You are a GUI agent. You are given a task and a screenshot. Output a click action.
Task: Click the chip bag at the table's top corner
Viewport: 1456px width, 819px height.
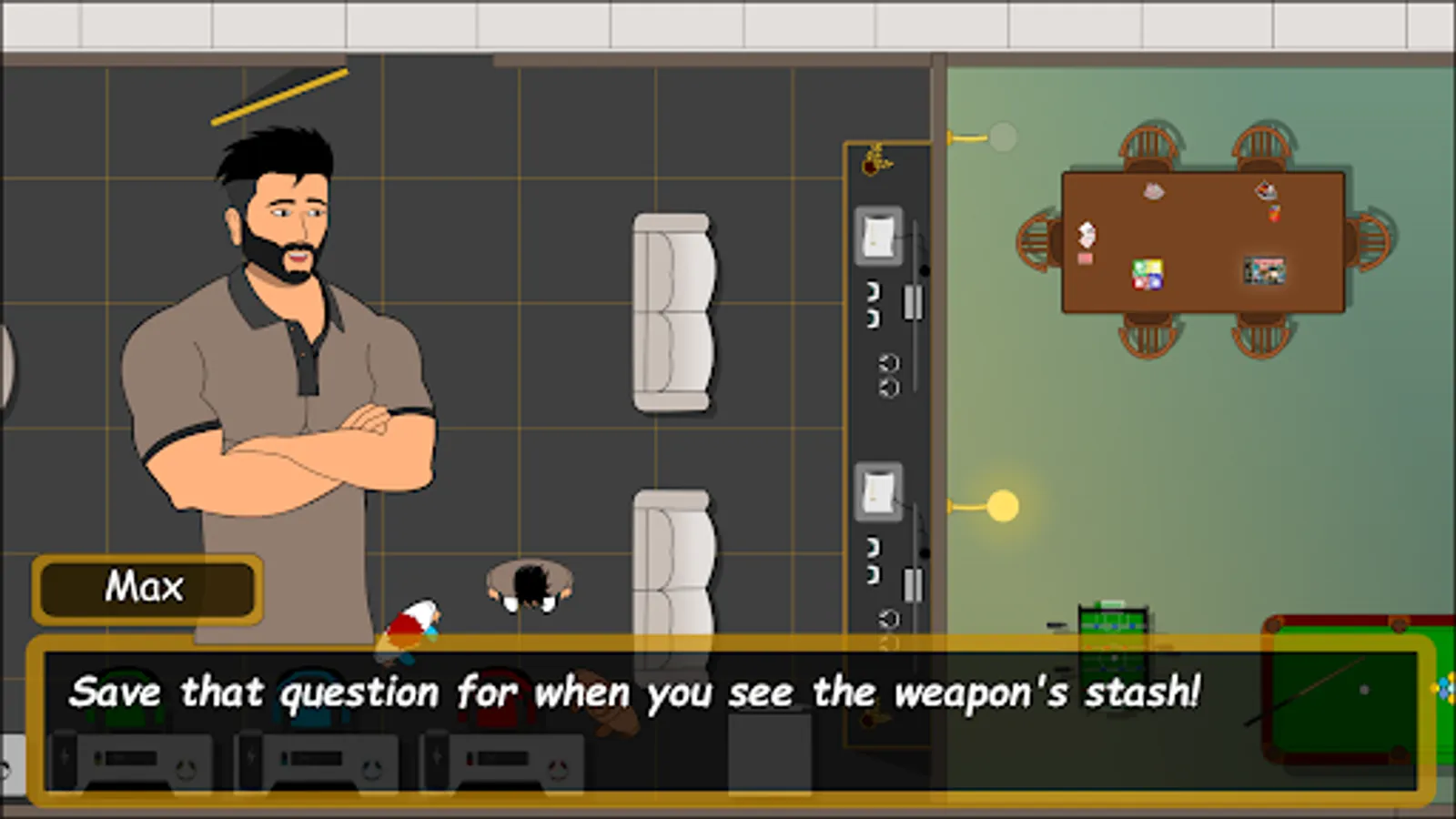[1265, 191]
